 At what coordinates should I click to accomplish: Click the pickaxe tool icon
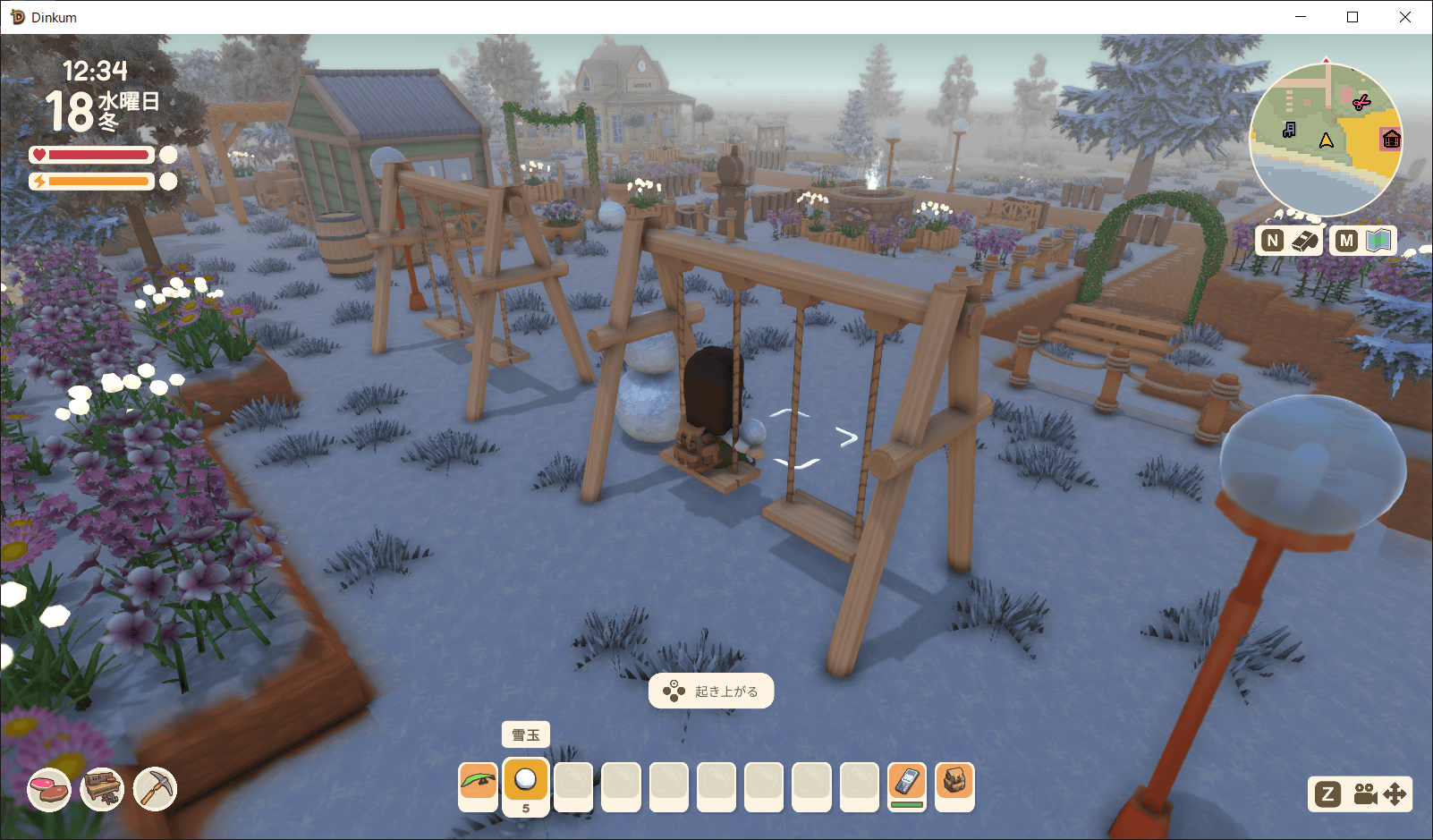[x=156, y=790]
